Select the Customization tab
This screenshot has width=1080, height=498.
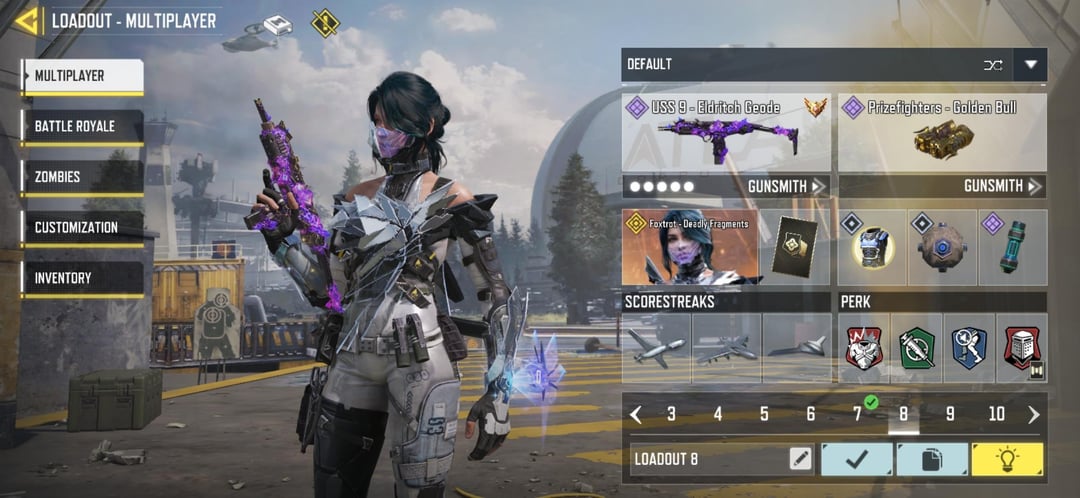[x=82, y=228]
